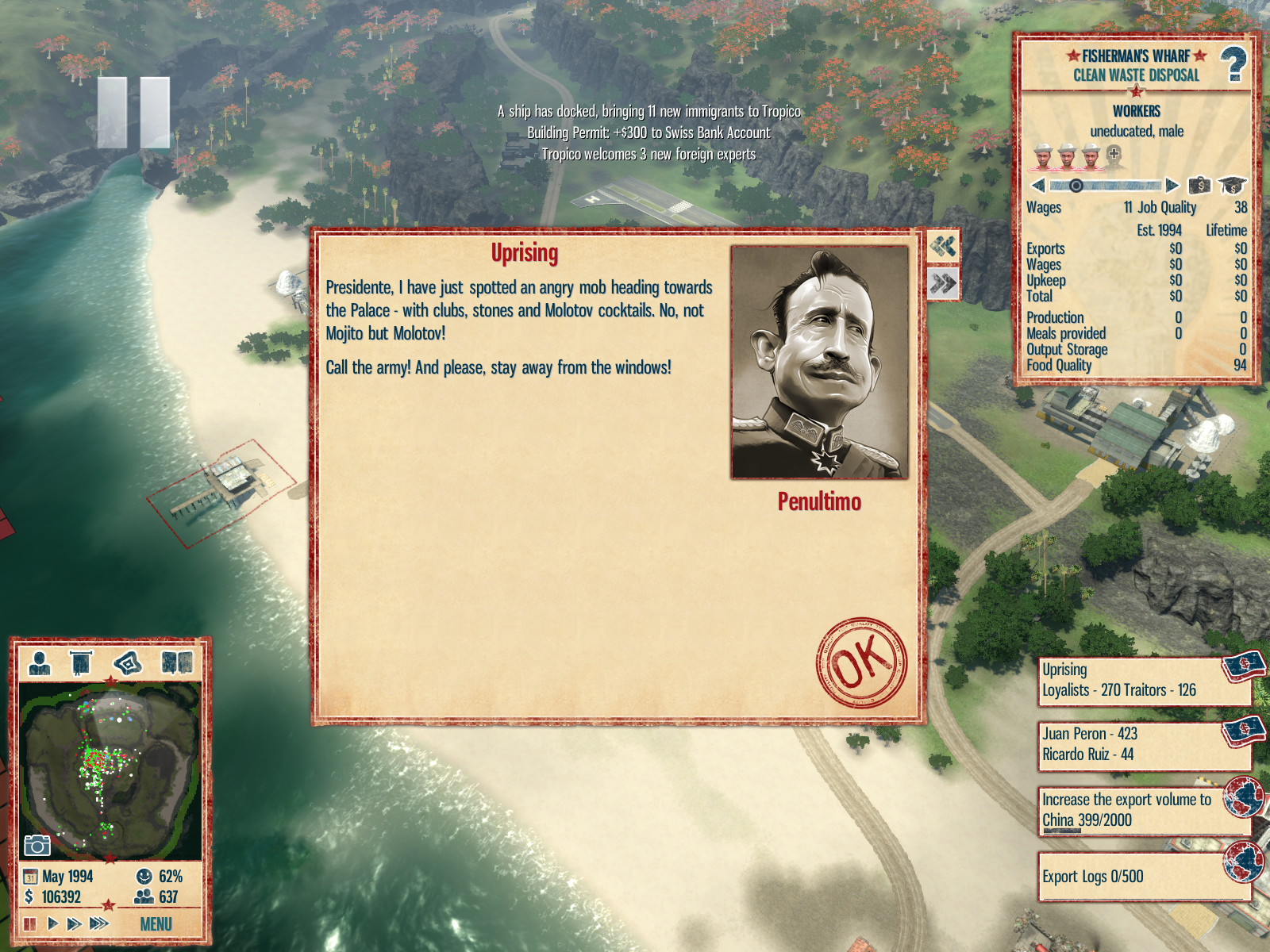Advance to the next message with the forward arrows
Image resolution: width=1270 pixels, height=952 pixels.
pos(943,283)
